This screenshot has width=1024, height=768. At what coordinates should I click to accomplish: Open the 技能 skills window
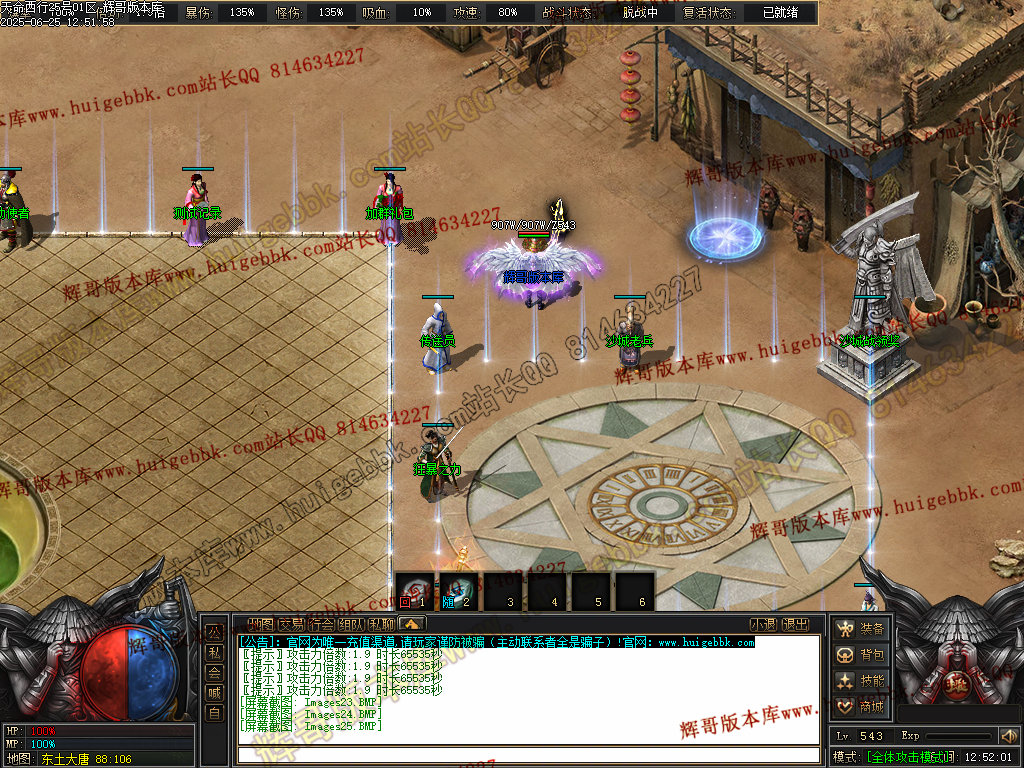[862, 681]
